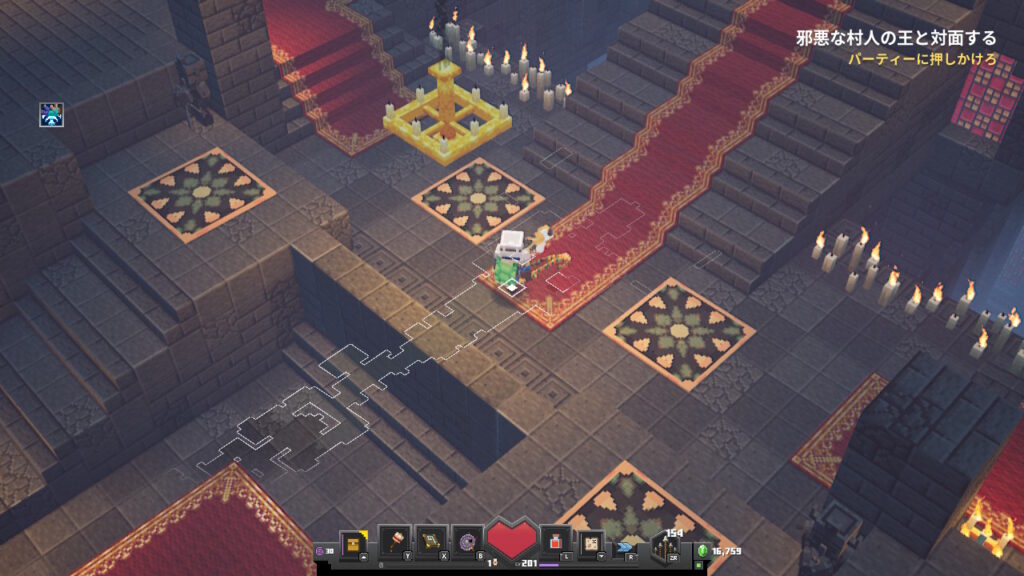Trigger the blue dodge roll arrows
The image size is (1024, 576).
coord(627,547)
